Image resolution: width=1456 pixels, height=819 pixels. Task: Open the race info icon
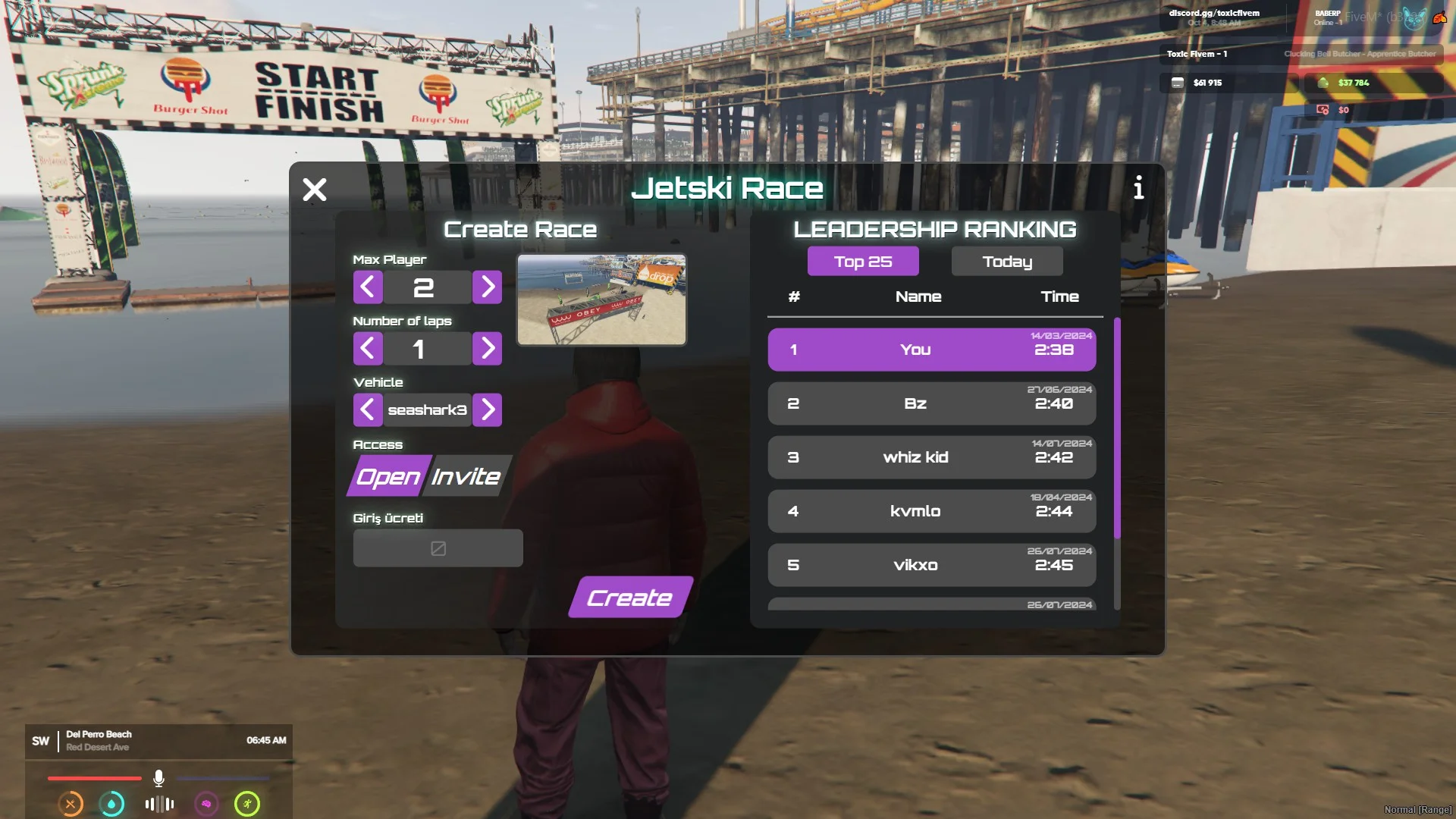pyautogui.click(x=1138, y=187)
